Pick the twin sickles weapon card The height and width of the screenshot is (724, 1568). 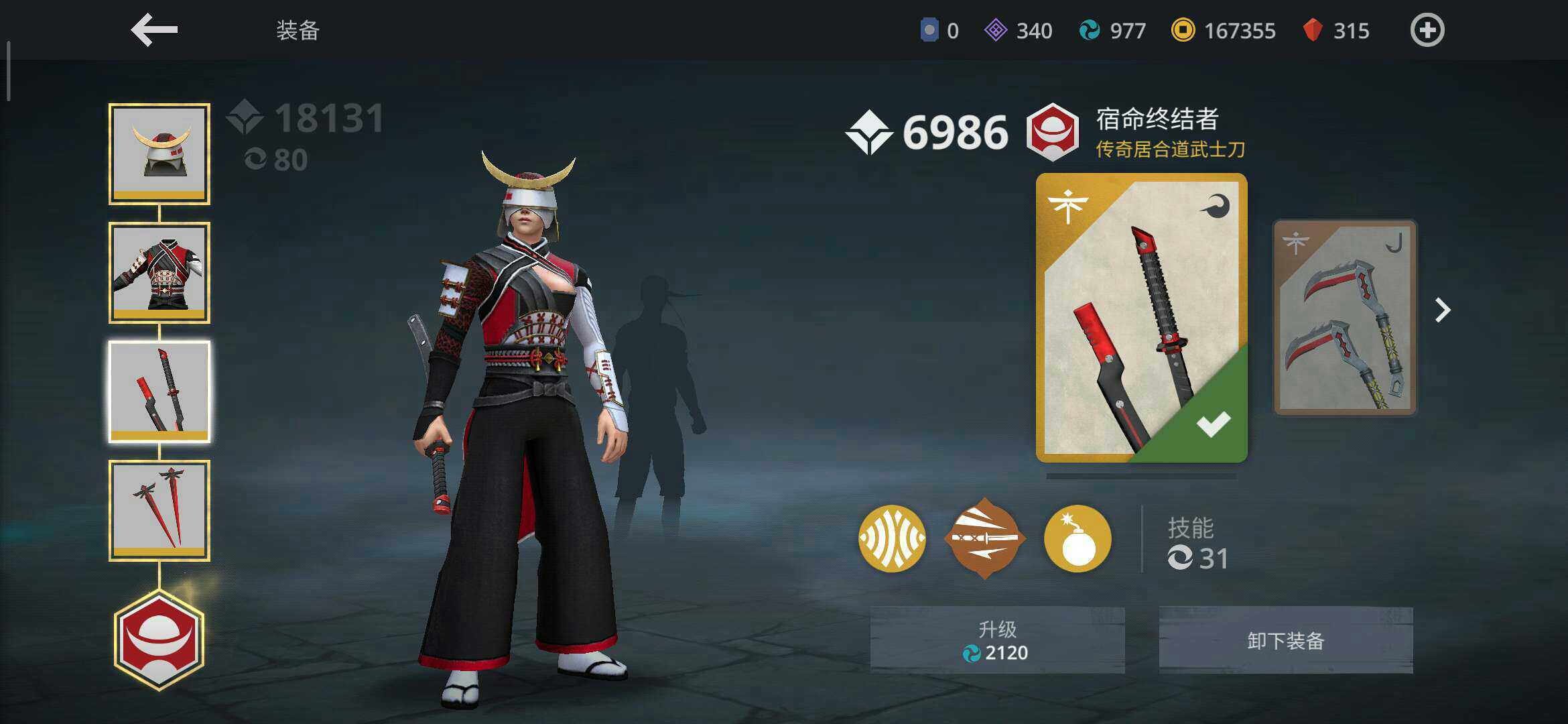pos(1344,318)
